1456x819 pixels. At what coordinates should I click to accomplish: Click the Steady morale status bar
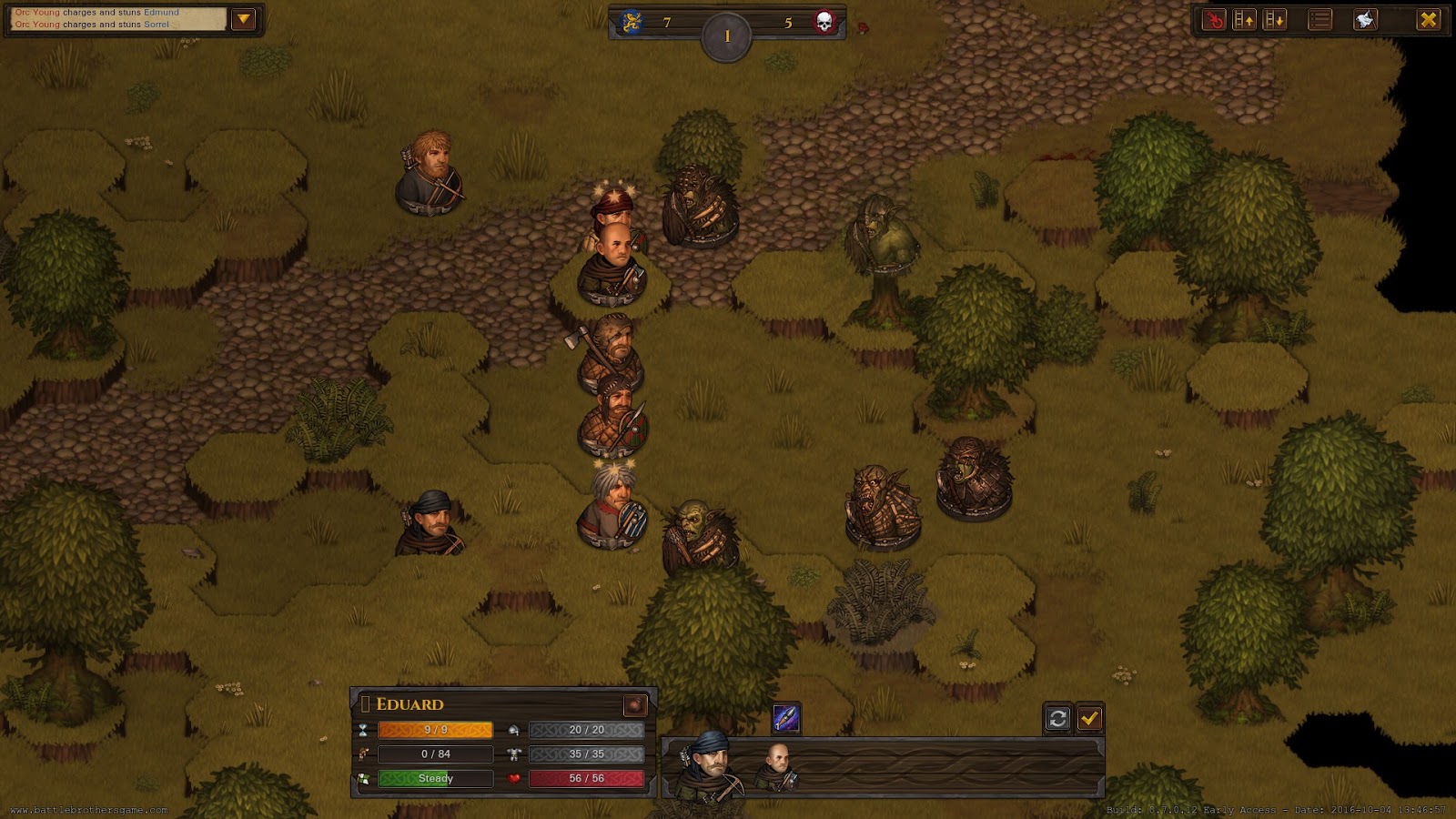[x=435, y=778]
